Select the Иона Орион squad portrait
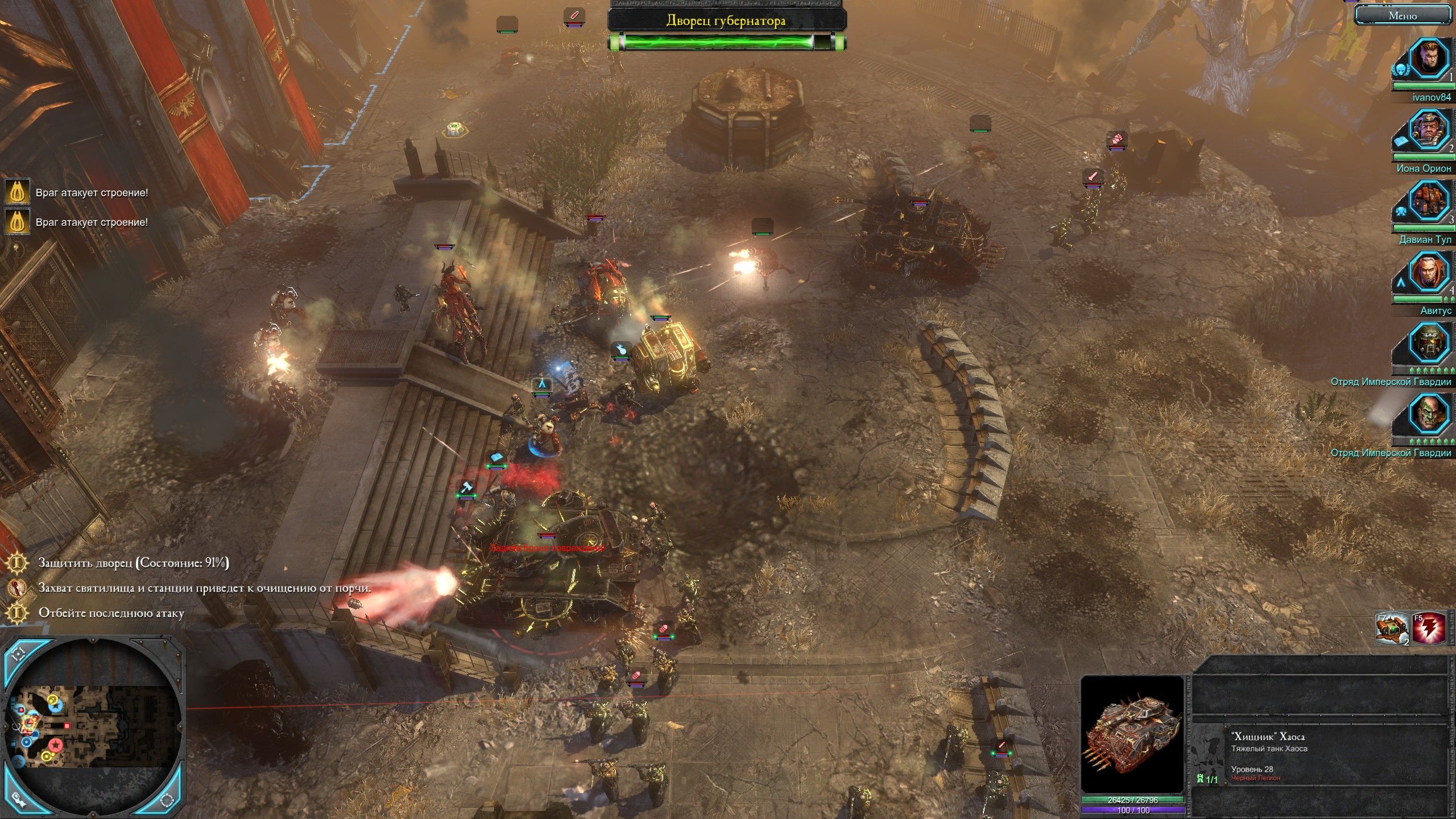1456x819 pixels. click(1428, 131)
